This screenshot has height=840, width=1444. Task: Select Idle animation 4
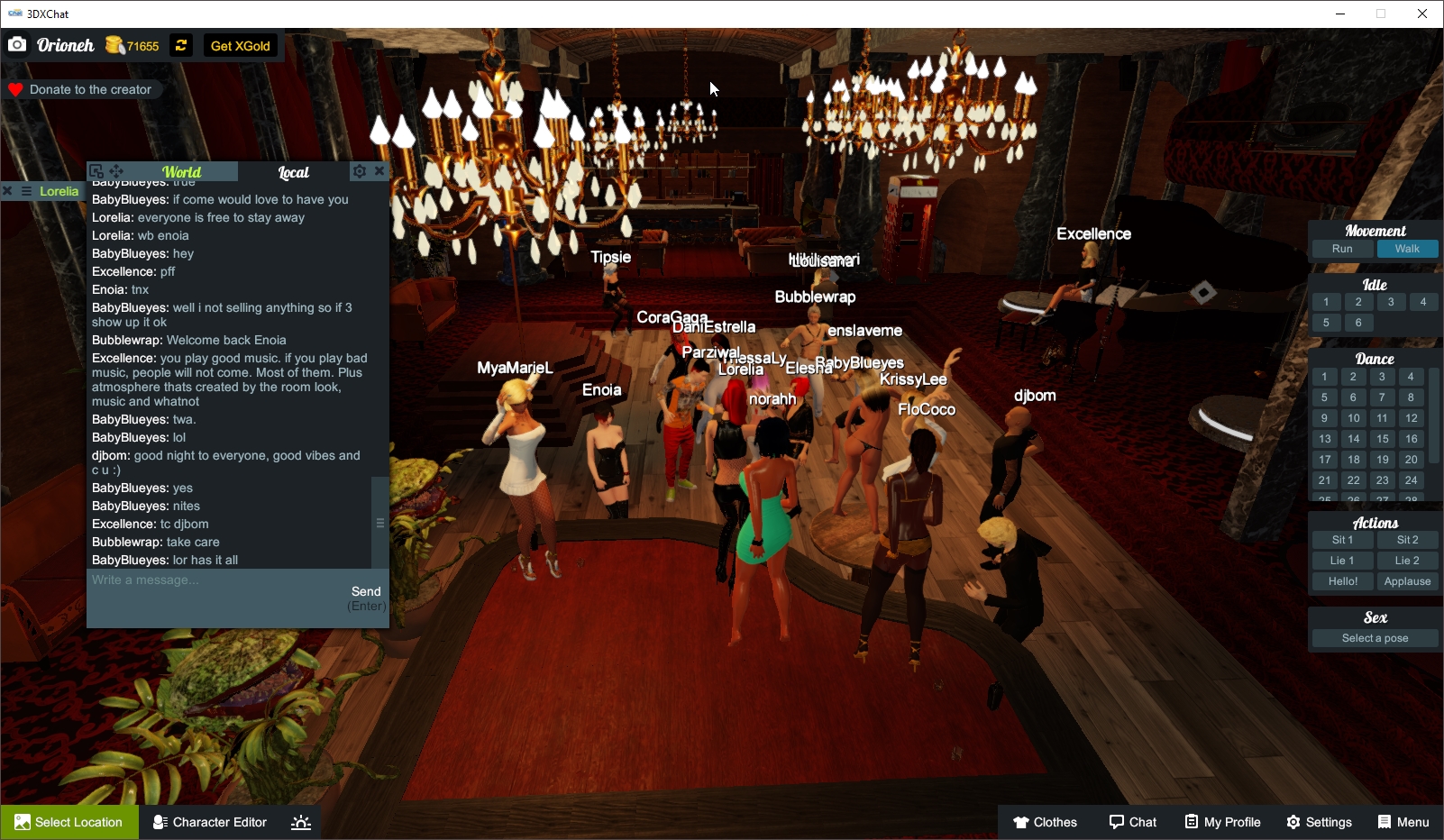(x=1424, y=302)
